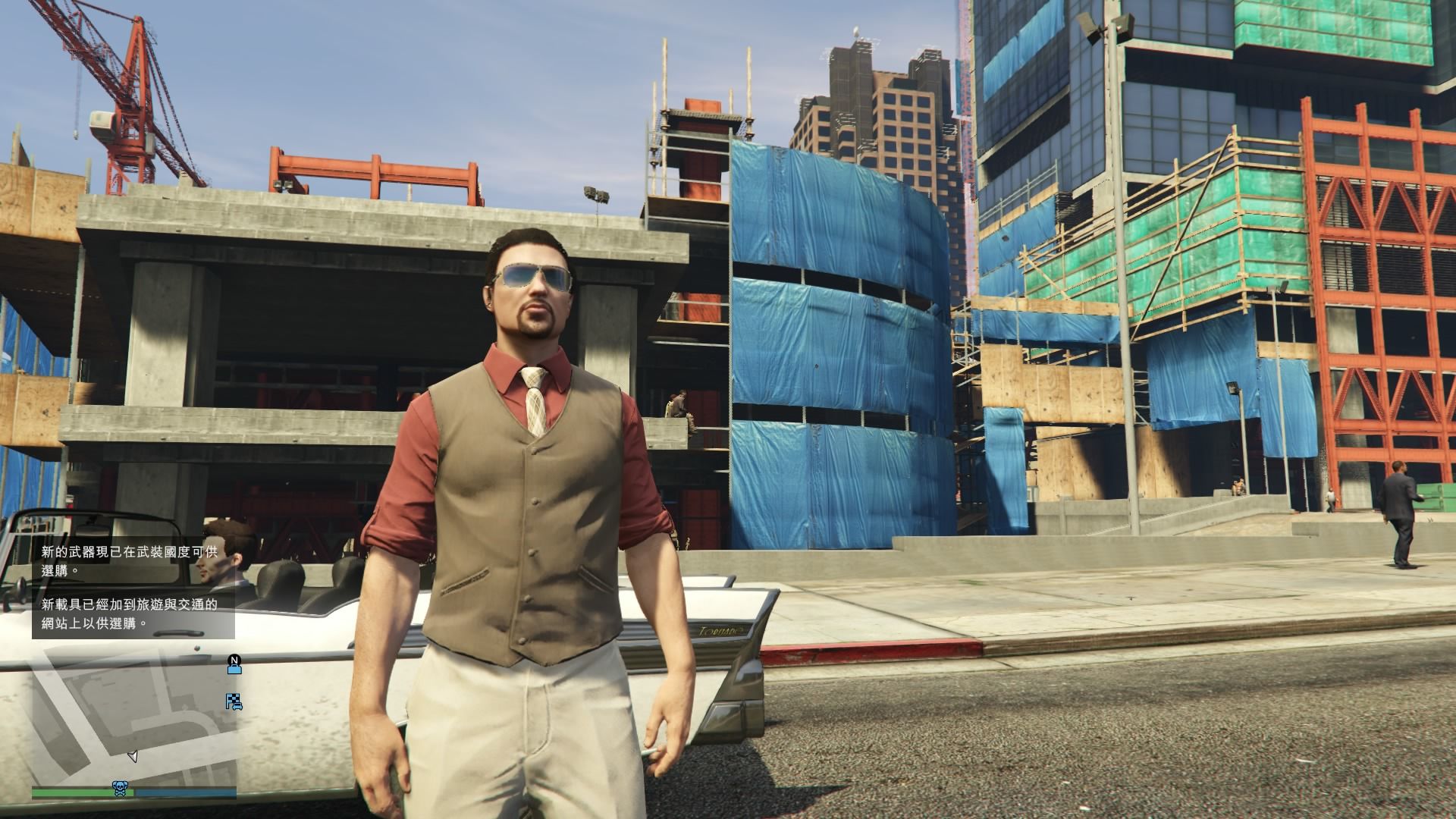The width and height of the screenshot is (1456, 819).
Task: Click the white player arrow on minimap
Action: (x=133, y=756)
